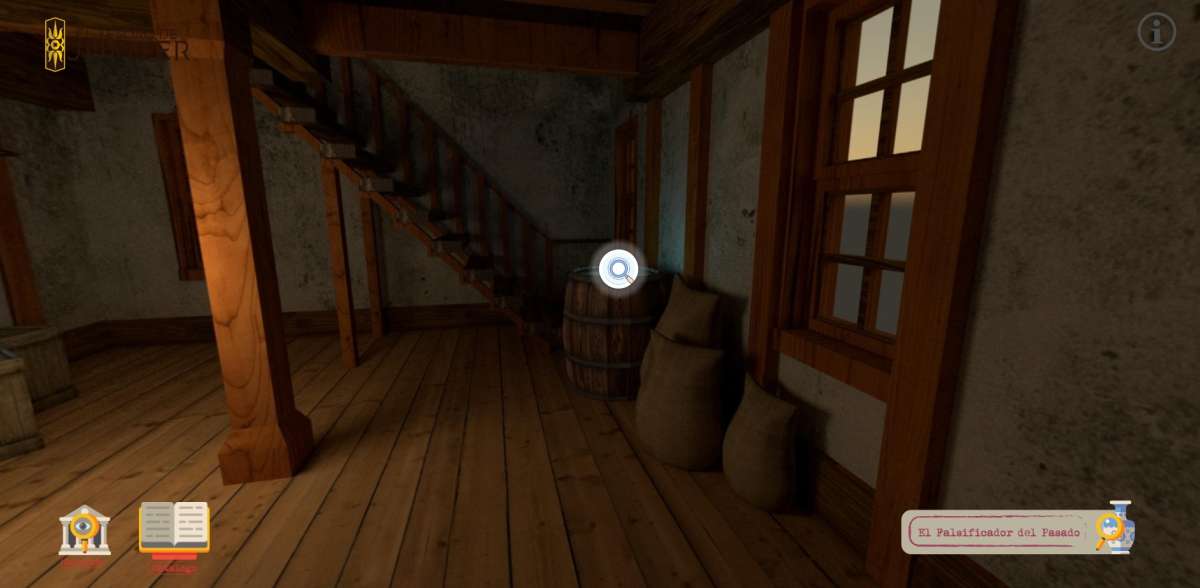Click the golden emblem game logo
This screenshot has height=588, width=1200.
point(55,44)
